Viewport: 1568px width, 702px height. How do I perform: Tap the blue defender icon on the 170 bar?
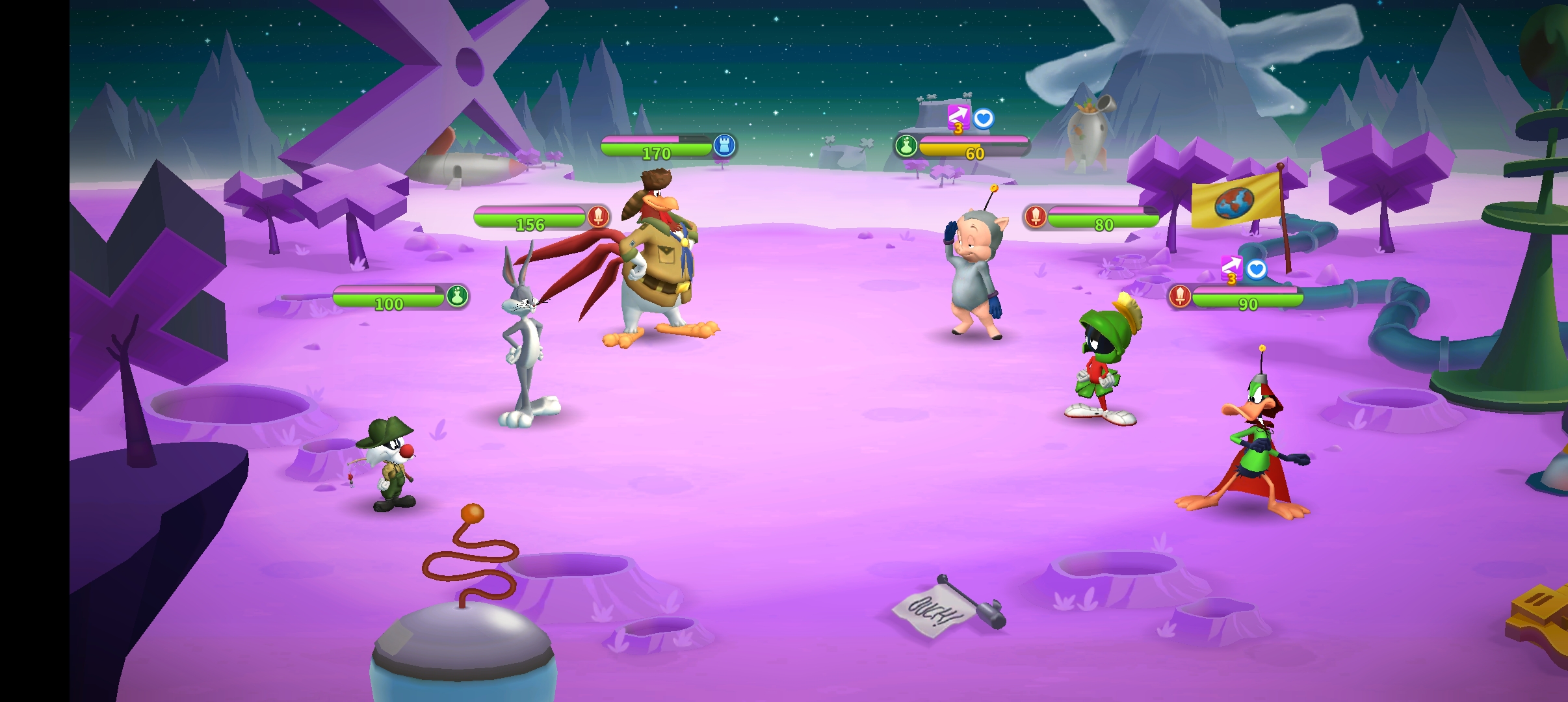724,146
